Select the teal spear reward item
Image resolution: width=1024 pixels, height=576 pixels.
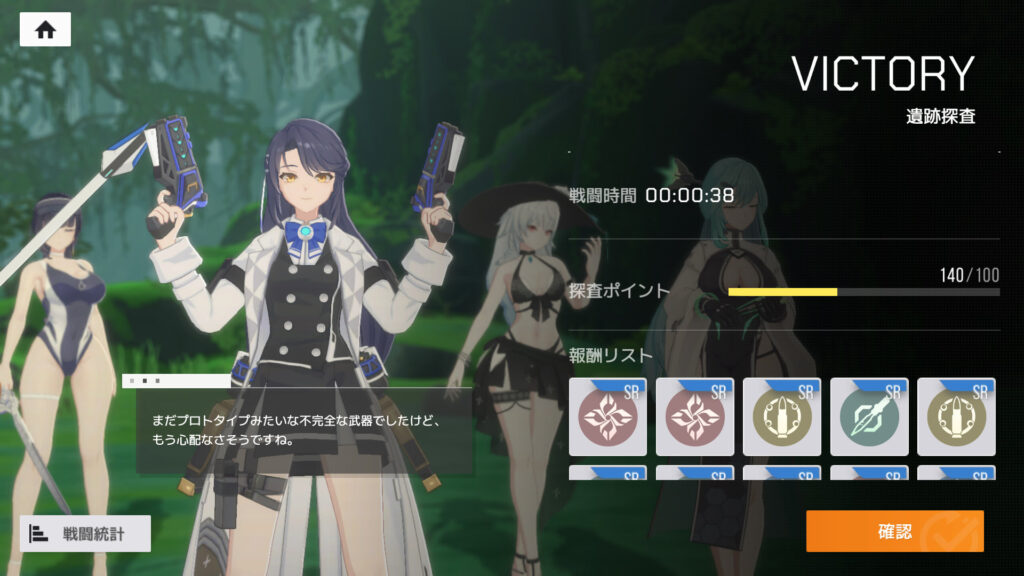[868, 417]
